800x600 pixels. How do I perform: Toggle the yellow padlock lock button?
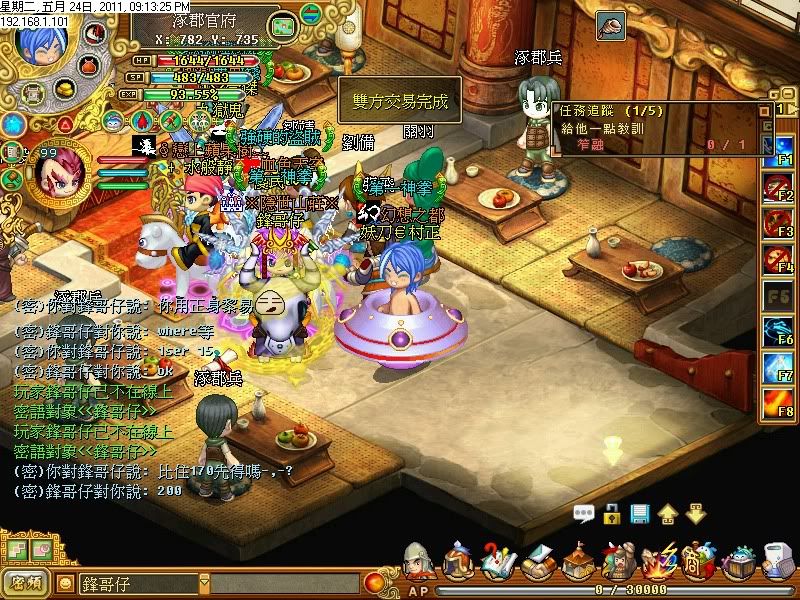[612, 515]
